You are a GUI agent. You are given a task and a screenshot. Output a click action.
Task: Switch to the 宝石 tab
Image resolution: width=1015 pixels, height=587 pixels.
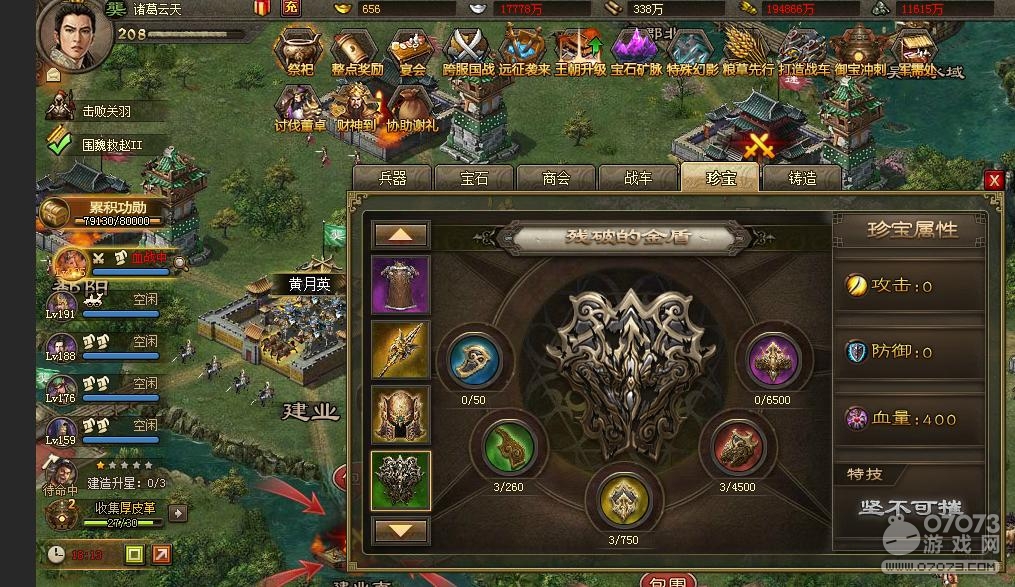tap(474, 178)
